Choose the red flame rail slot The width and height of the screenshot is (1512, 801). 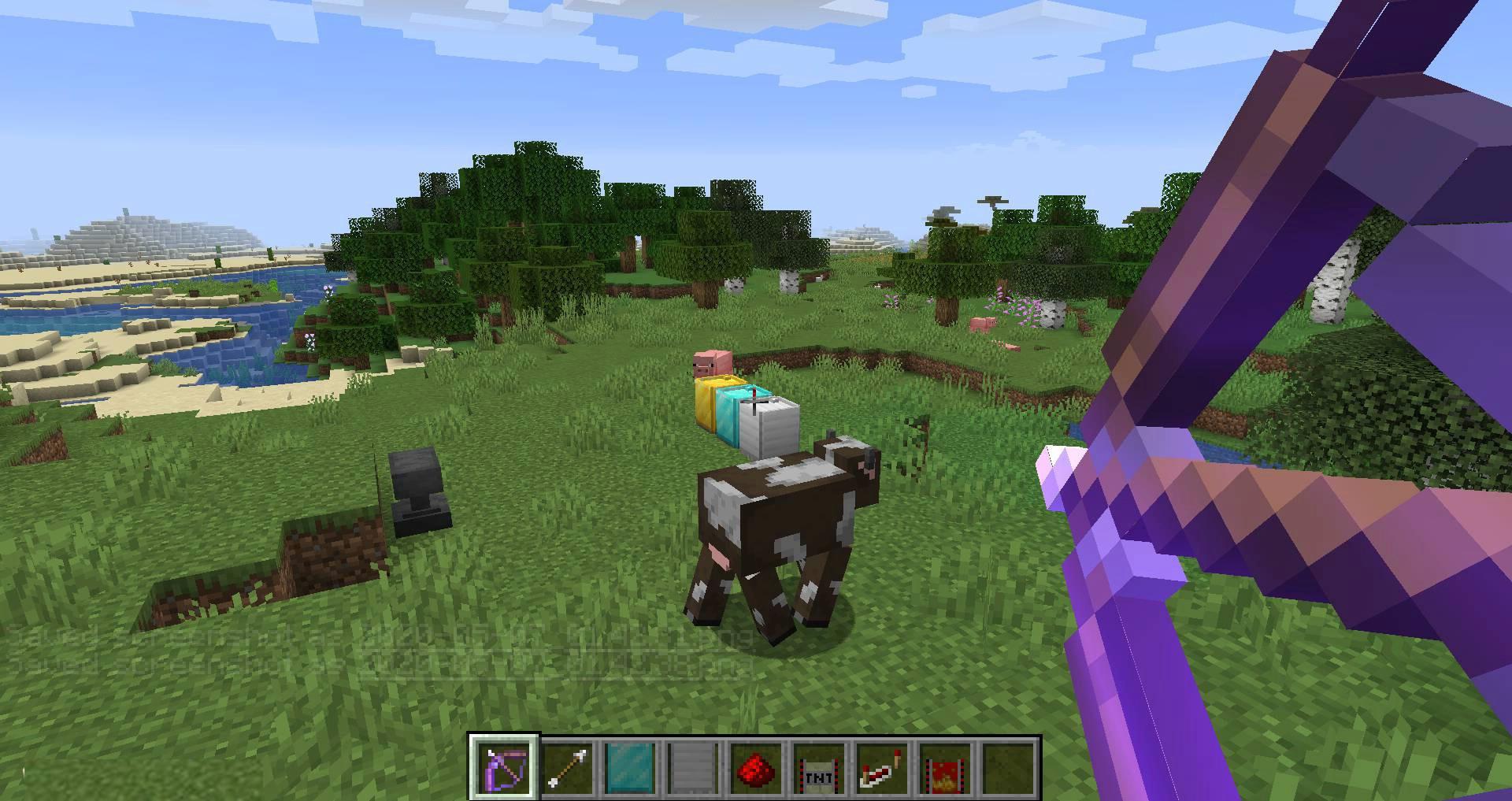click(945, 768)
